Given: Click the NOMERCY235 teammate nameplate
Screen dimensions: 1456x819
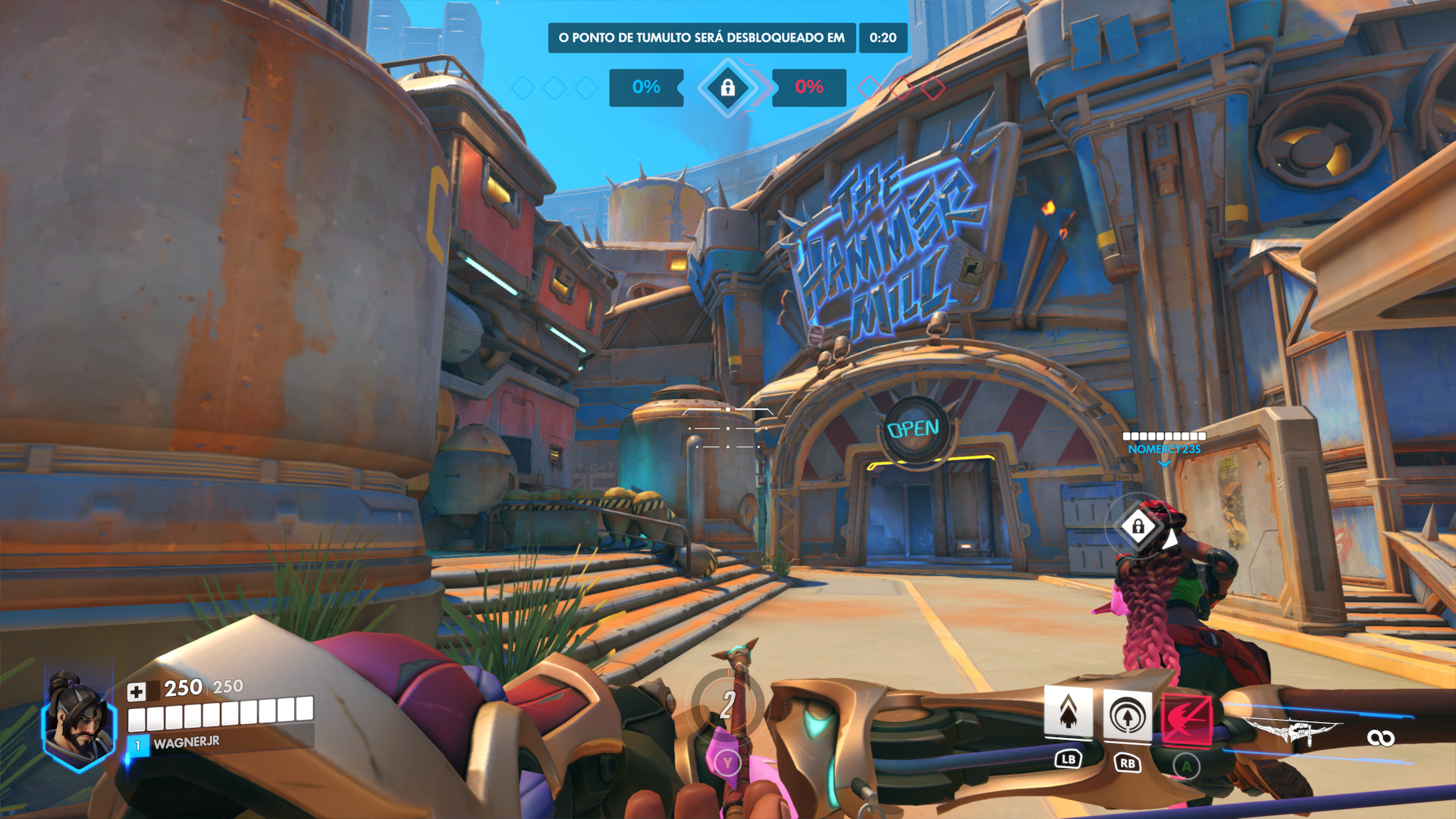Looking at the screenshot, I should [1164, 449].
